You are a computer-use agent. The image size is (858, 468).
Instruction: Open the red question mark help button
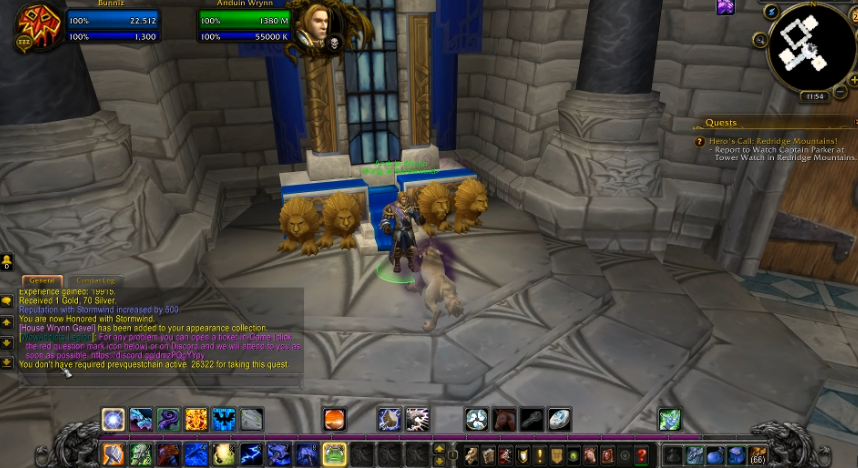point(642,455)
